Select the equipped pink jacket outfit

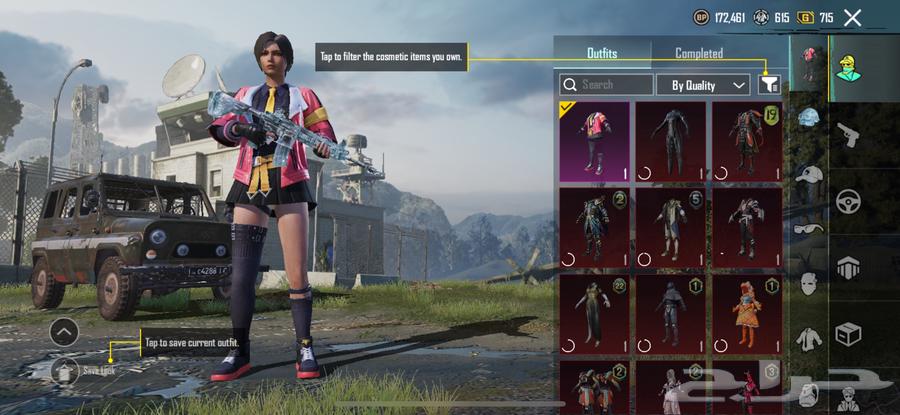click(594, 141)
